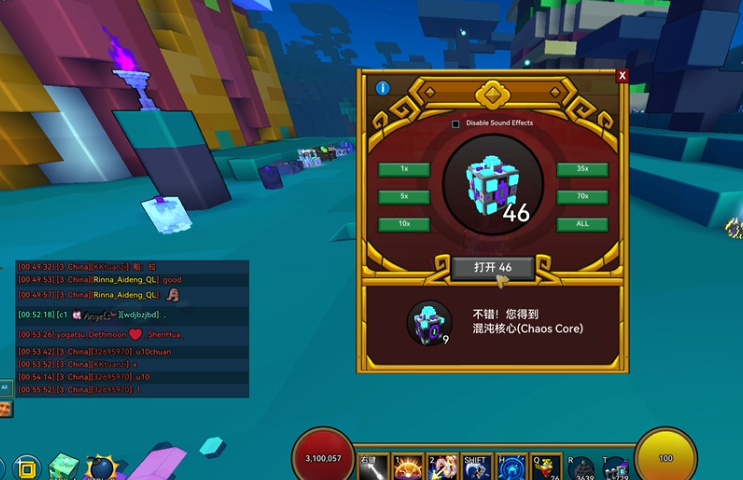
Task: Open the blue info icon
Action: coord(382,89)
